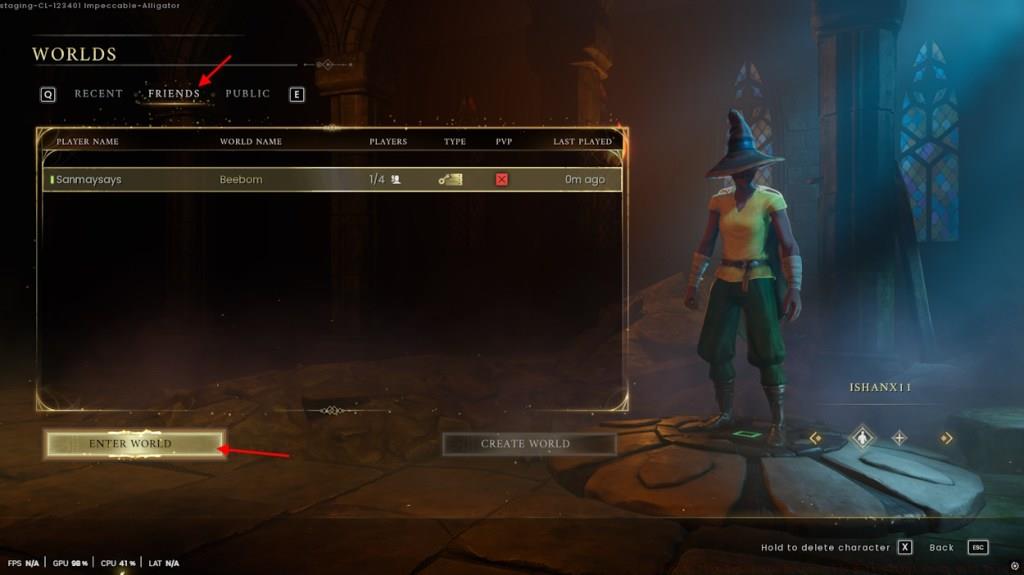Sort the list by Last Played header

[582, 142]
